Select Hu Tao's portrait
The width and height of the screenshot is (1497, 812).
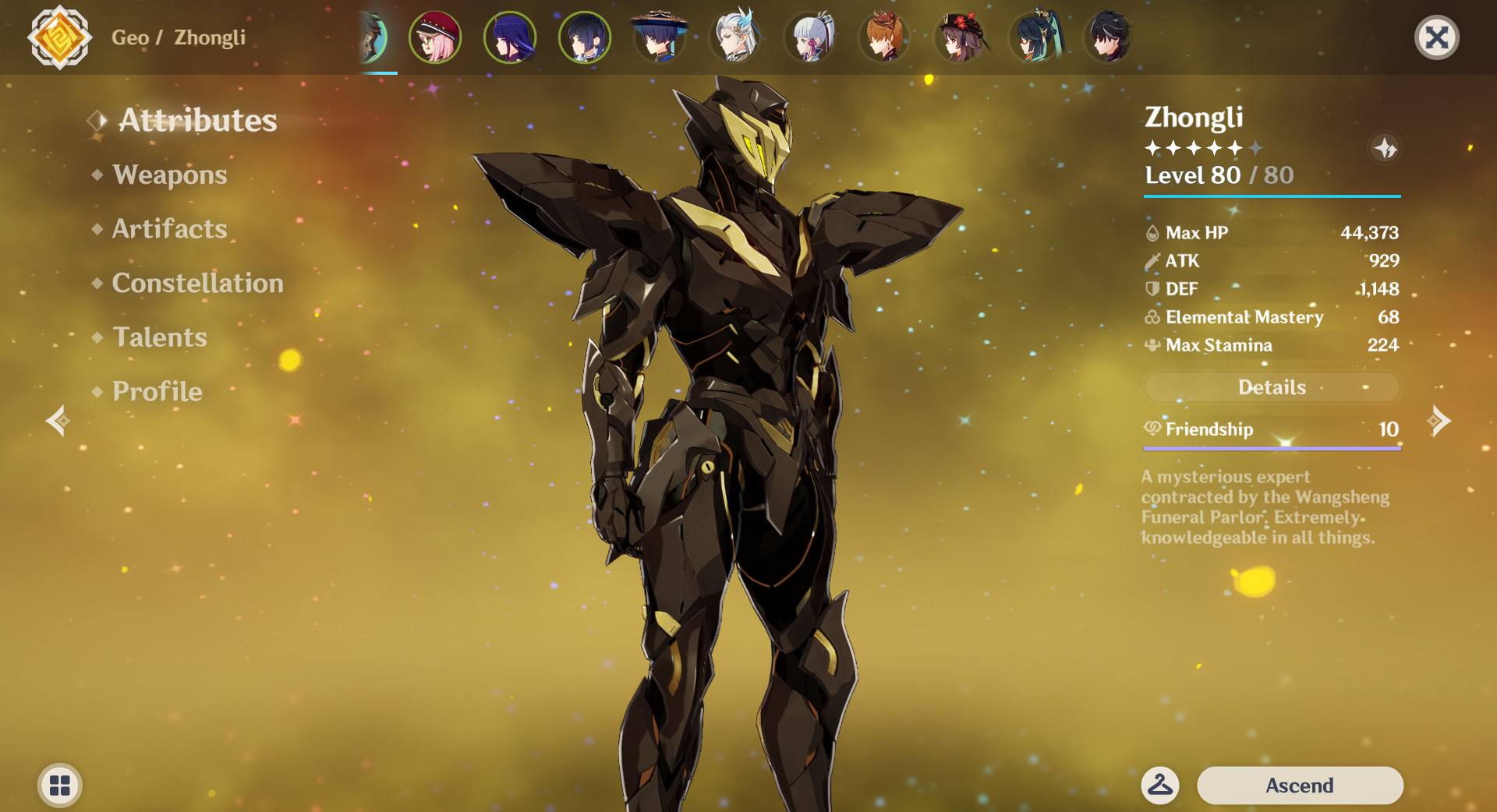(958, 37)
